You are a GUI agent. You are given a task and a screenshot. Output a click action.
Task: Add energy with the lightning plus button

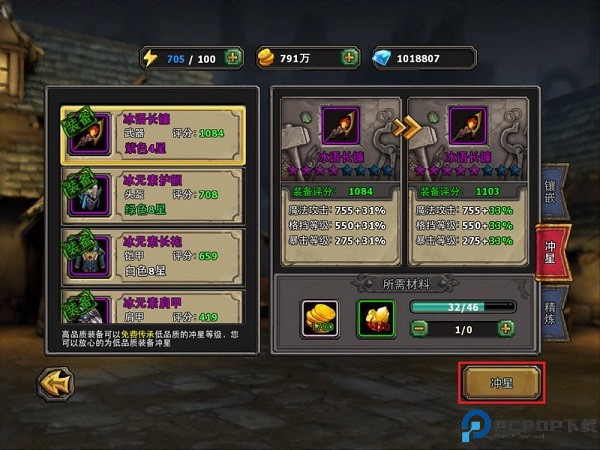(x=233, y=57)
